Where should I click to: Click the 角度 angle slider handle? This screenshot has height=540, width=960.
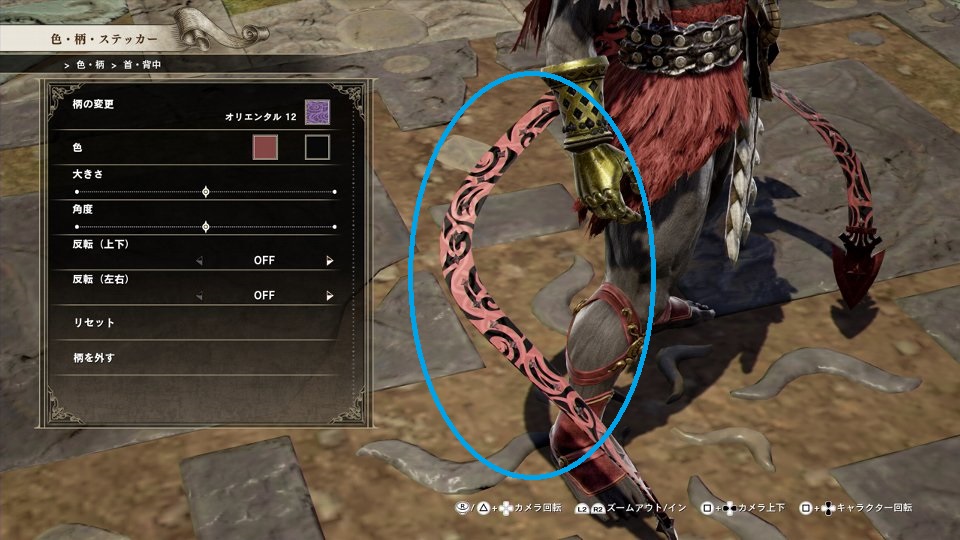coord(206,227)
